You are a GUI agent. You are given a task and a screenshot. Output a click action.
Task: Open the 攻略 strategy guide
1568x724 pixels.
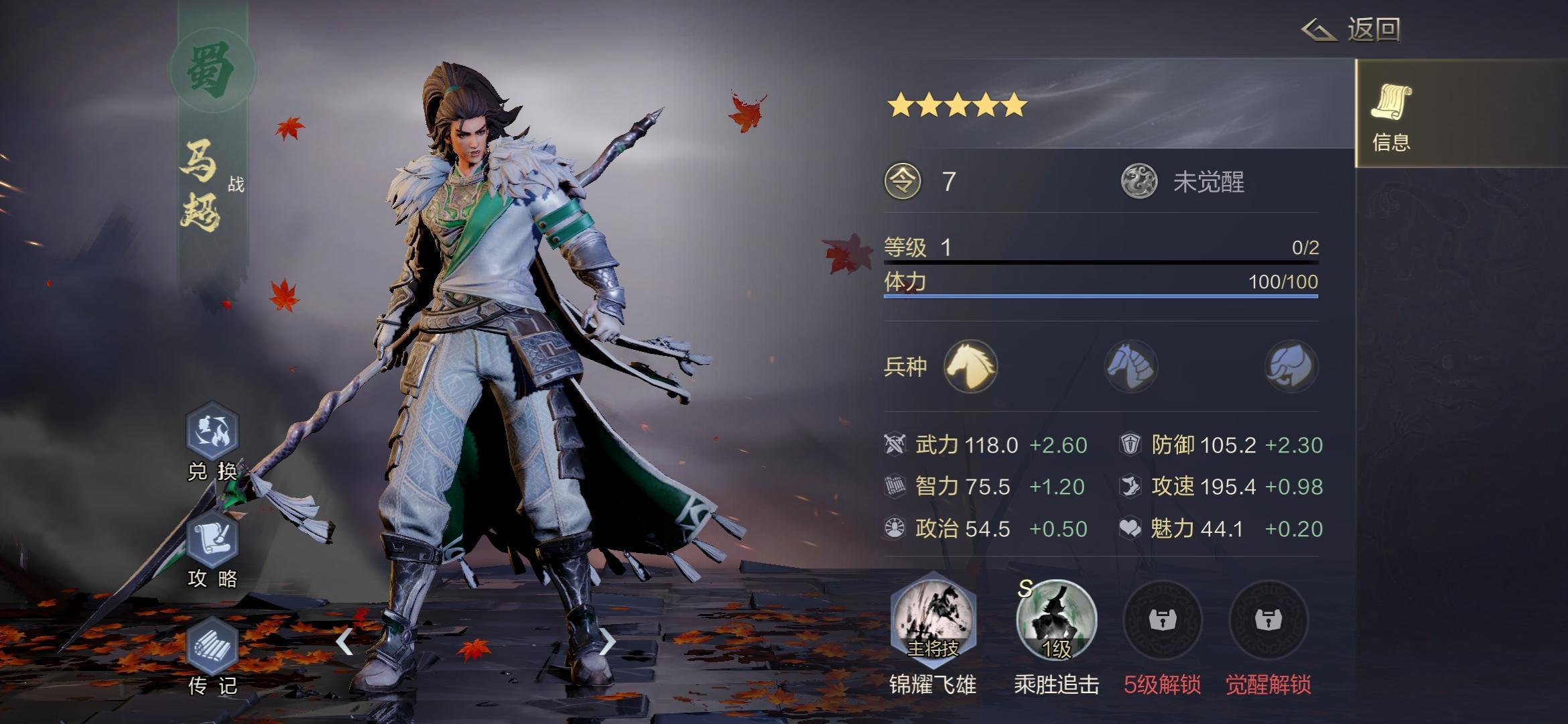[x=212, y=542]
